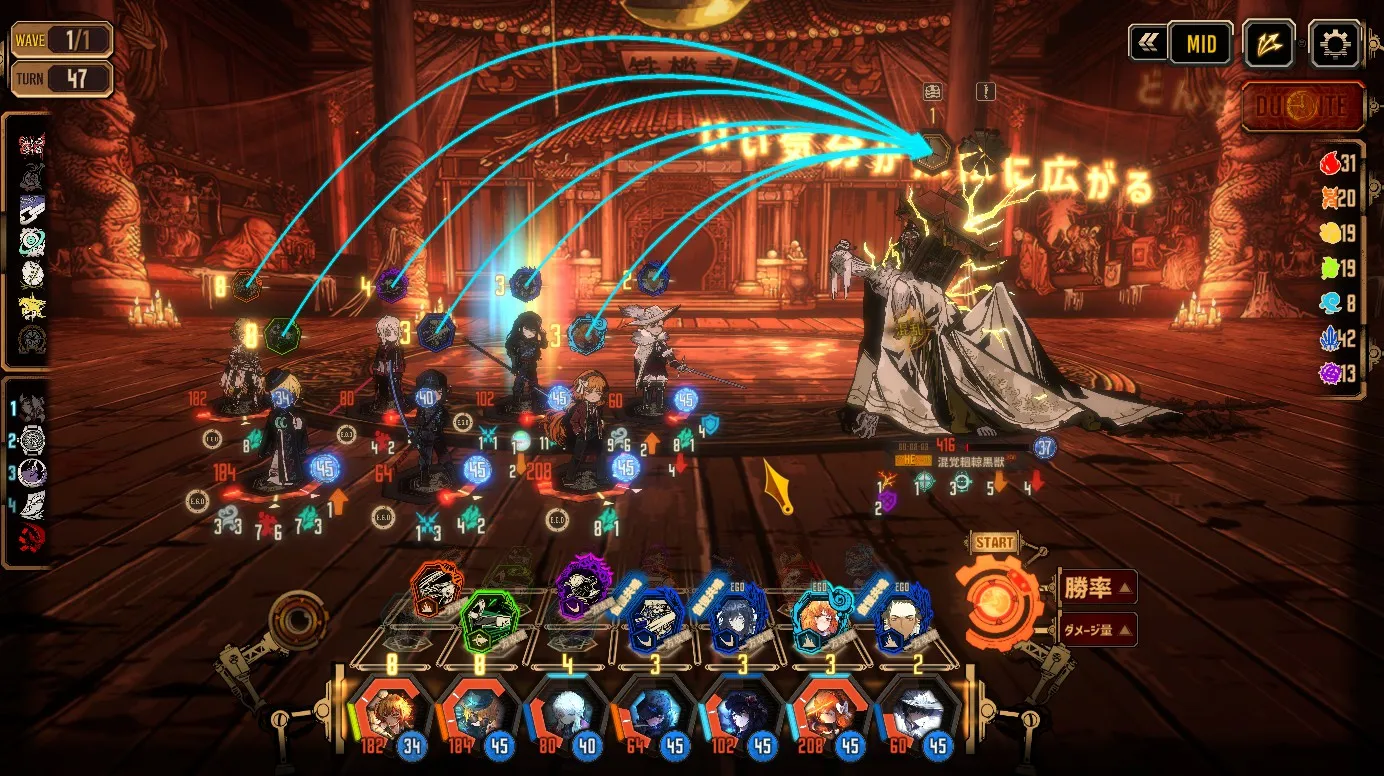1384x776 pixels.
Task: Click the enemy's hexagonal skill slot
Action: pyautogui.click(x=934, y=152)
